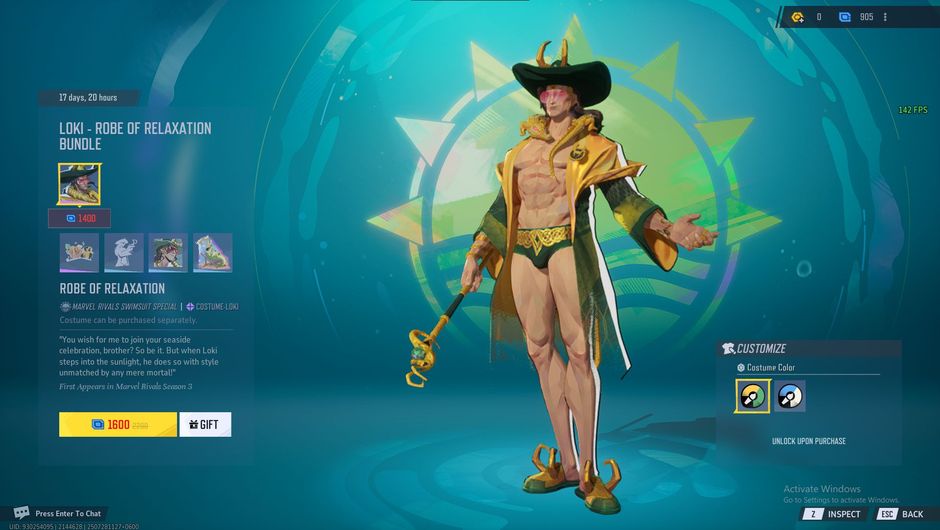Open the three-dot currency options menu

point(885,17)
